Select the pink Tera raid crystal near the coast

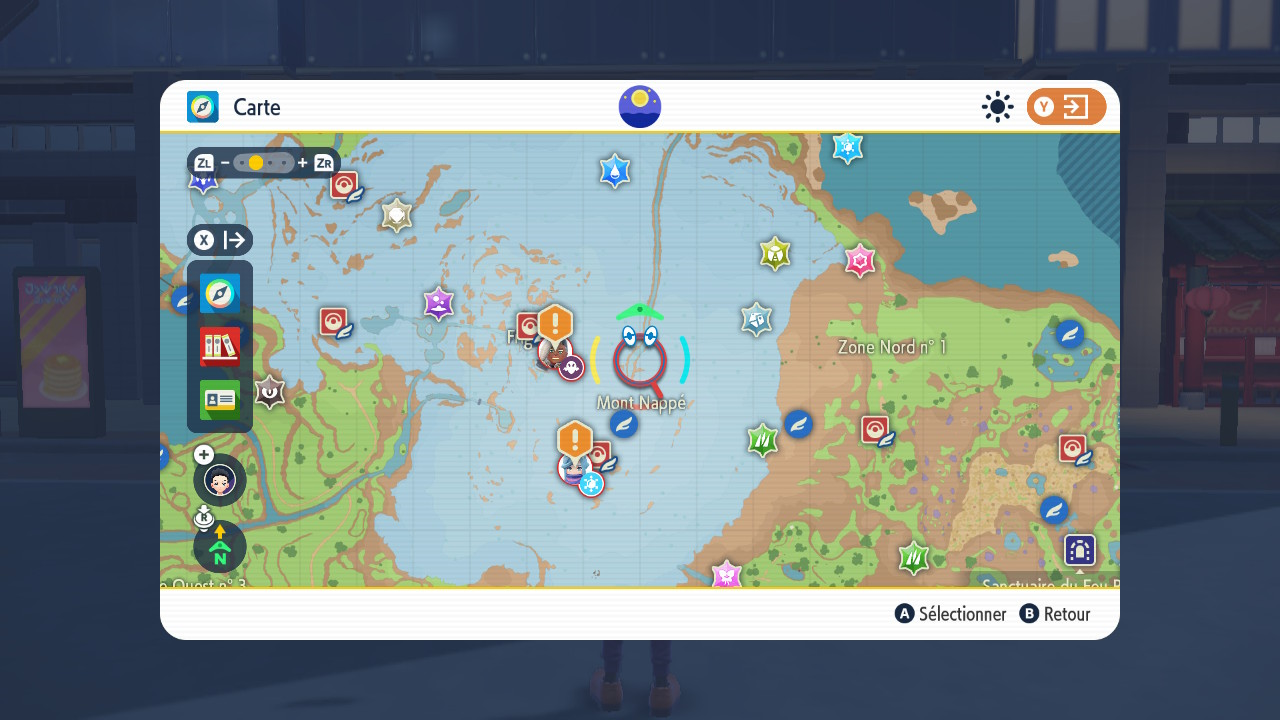860,261
